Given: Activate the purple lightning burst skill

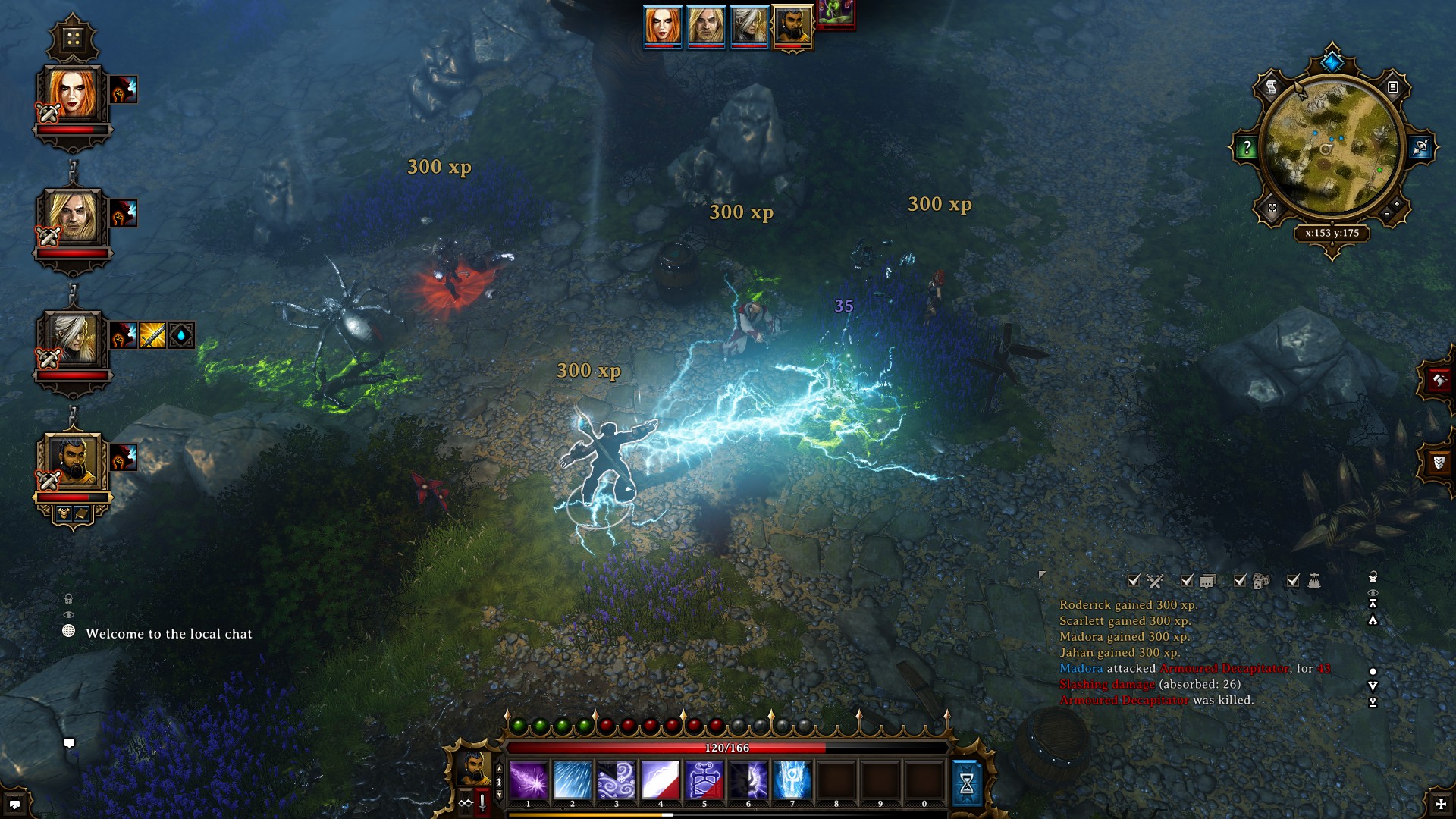Looking at the screenshot, I should pyautogui.click(x=529, y=780).
